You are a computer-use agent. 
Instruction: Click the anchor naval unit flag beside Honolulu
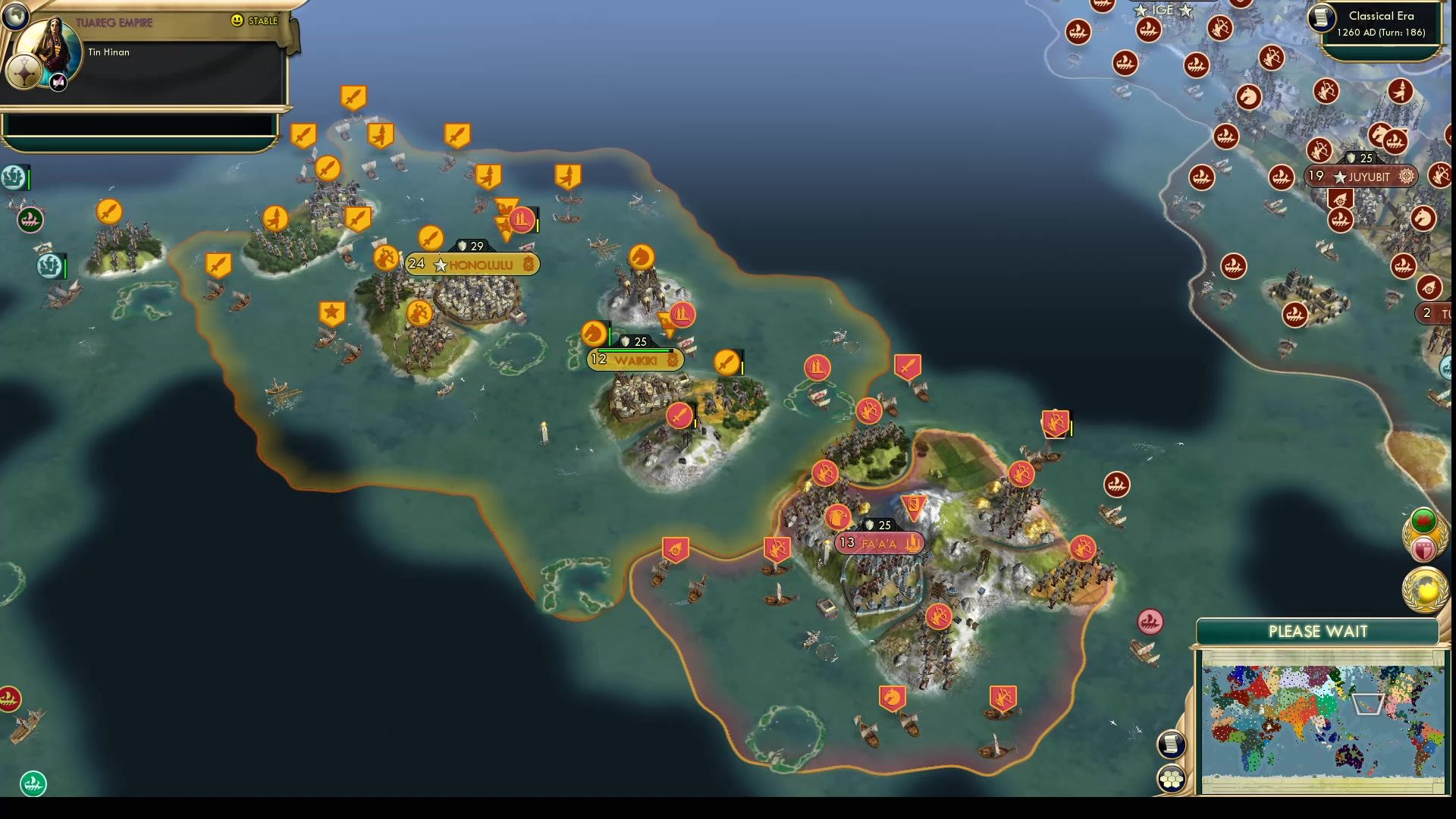click(385, 258)
